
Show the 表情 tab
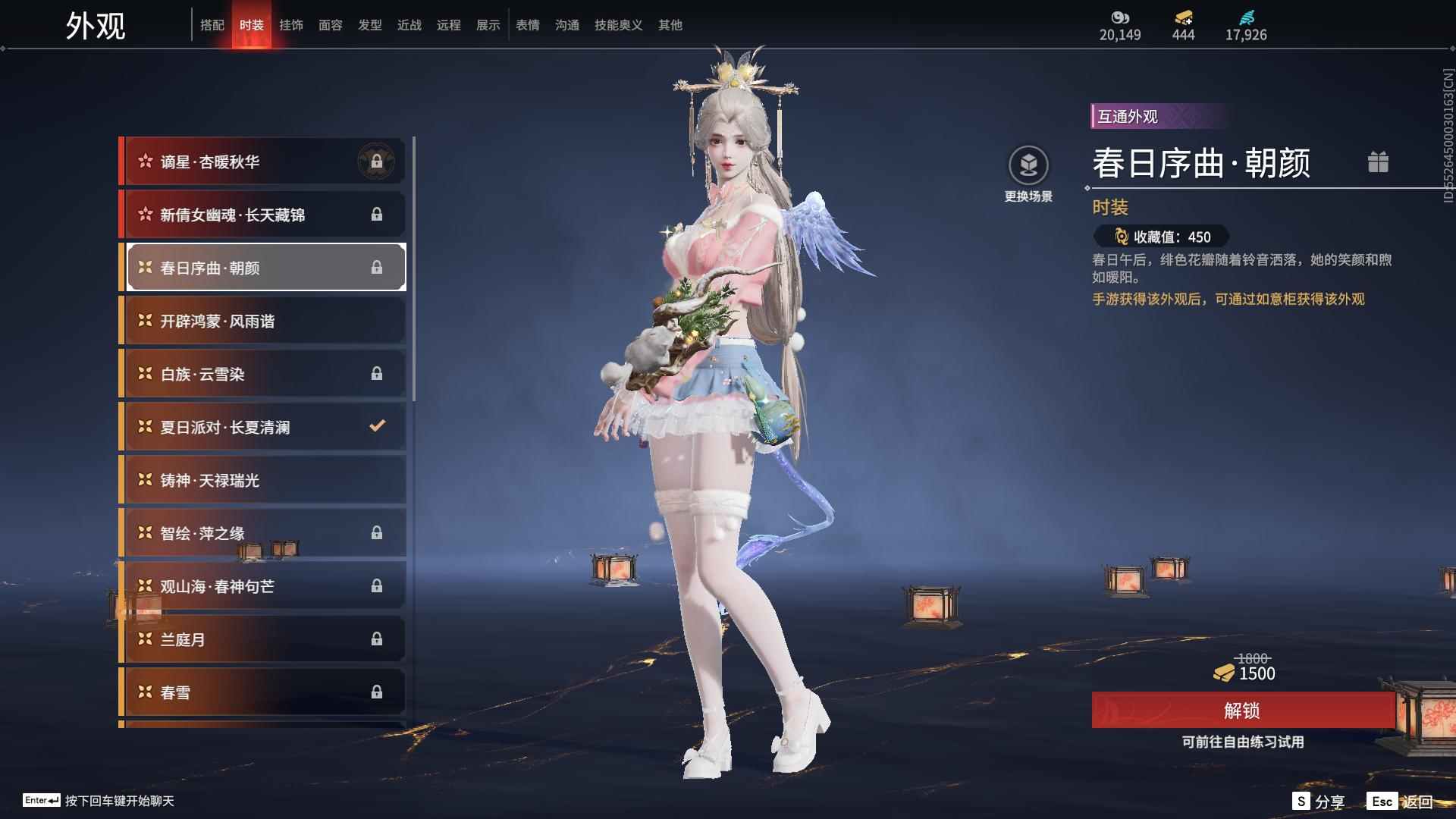click(528, 25)
